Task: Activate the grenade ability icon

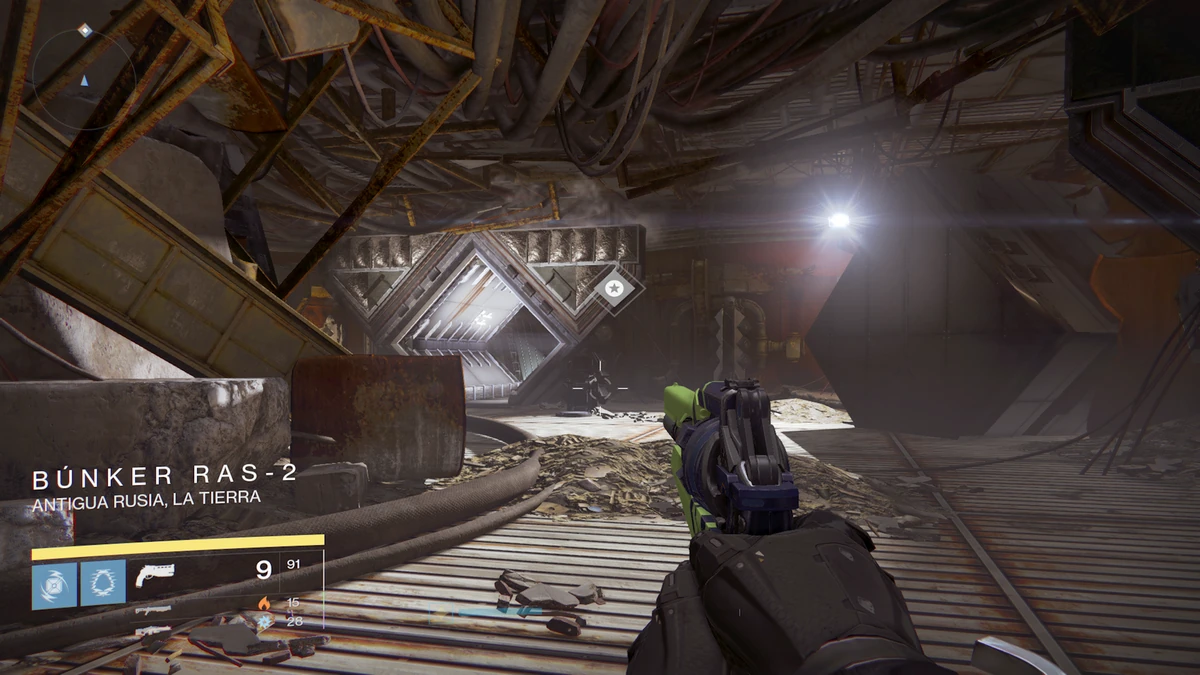Action: click(x=54, y=583)
